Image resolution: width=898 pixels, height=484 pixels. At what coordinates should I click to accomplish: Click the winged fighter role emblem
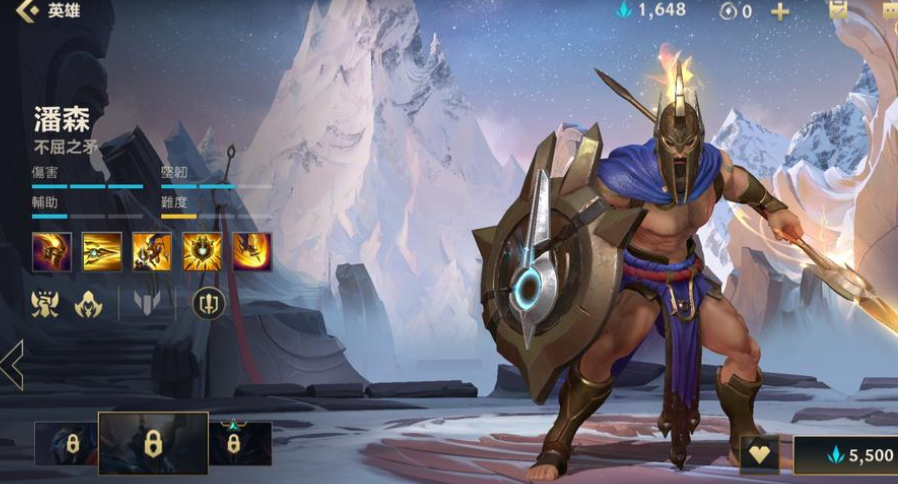[45, 303]
